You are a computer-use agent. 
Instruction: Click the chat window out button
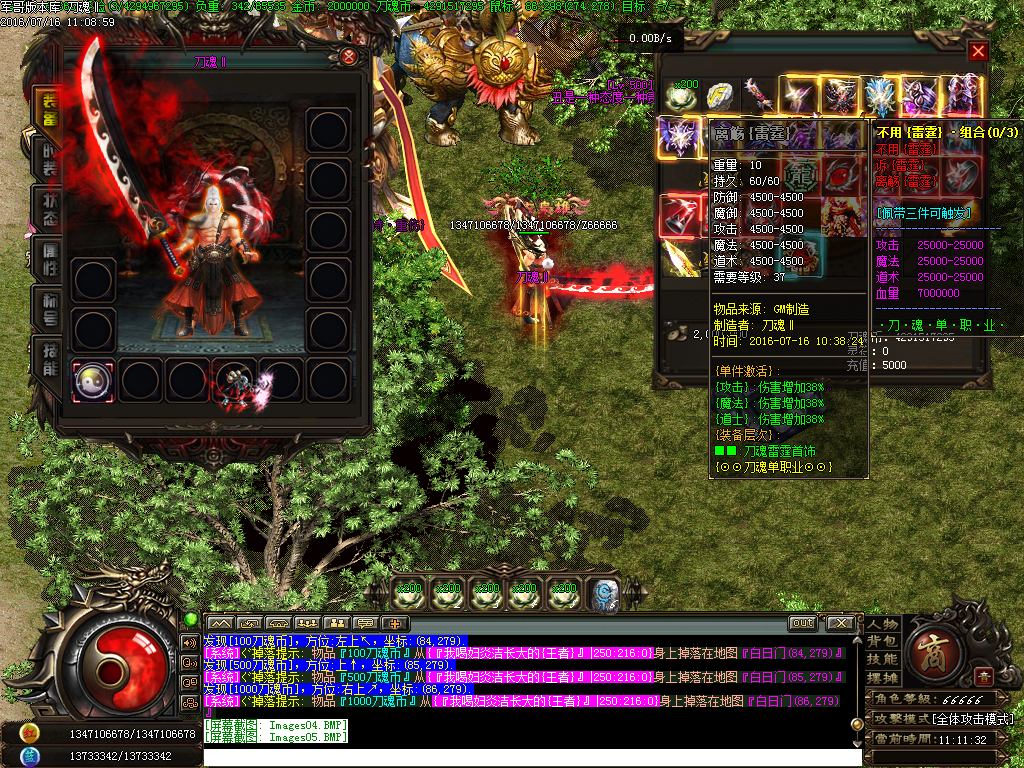[802, 623]
